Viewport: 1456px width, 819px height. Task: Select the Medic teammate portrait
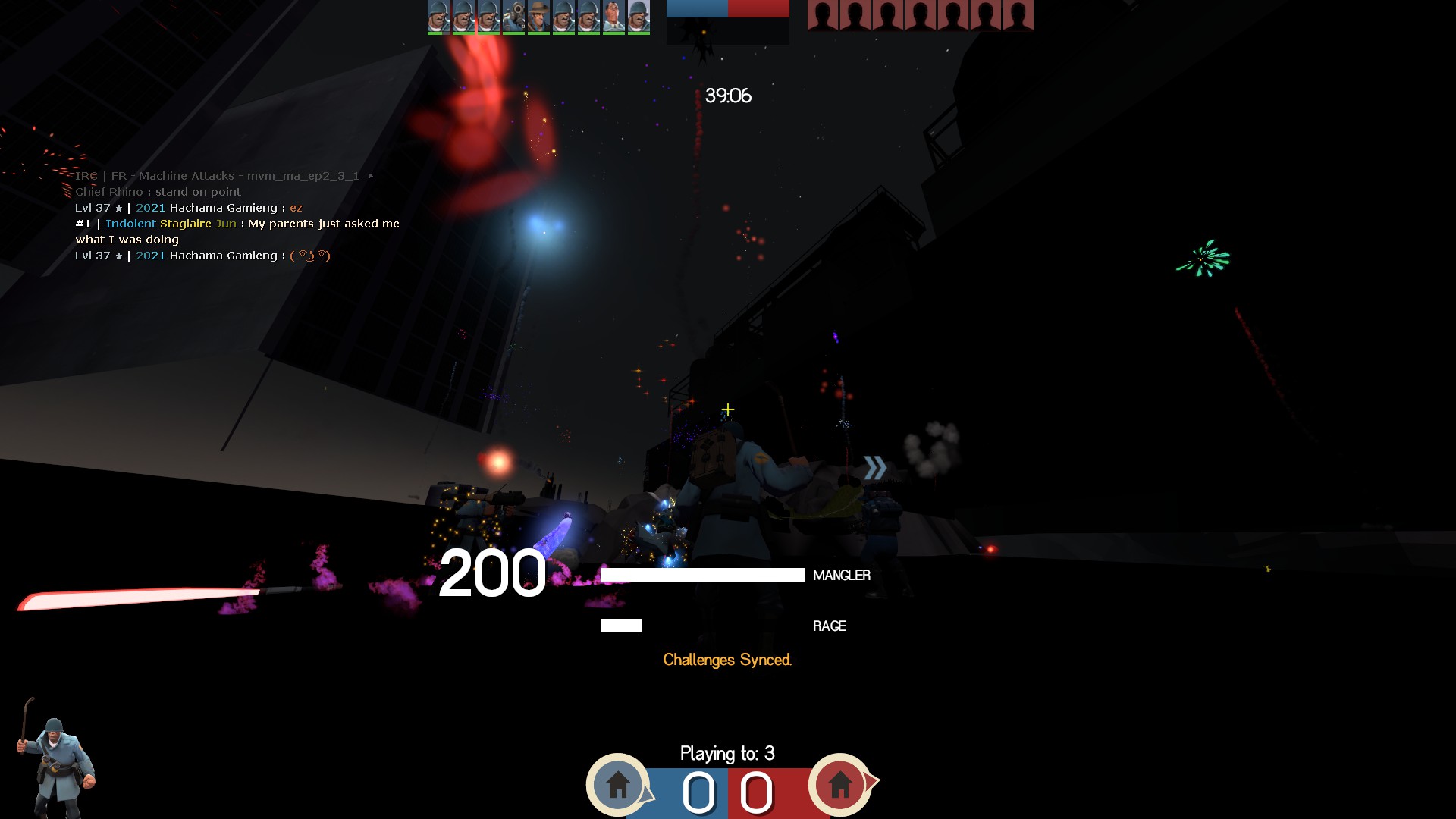point(613,16)
